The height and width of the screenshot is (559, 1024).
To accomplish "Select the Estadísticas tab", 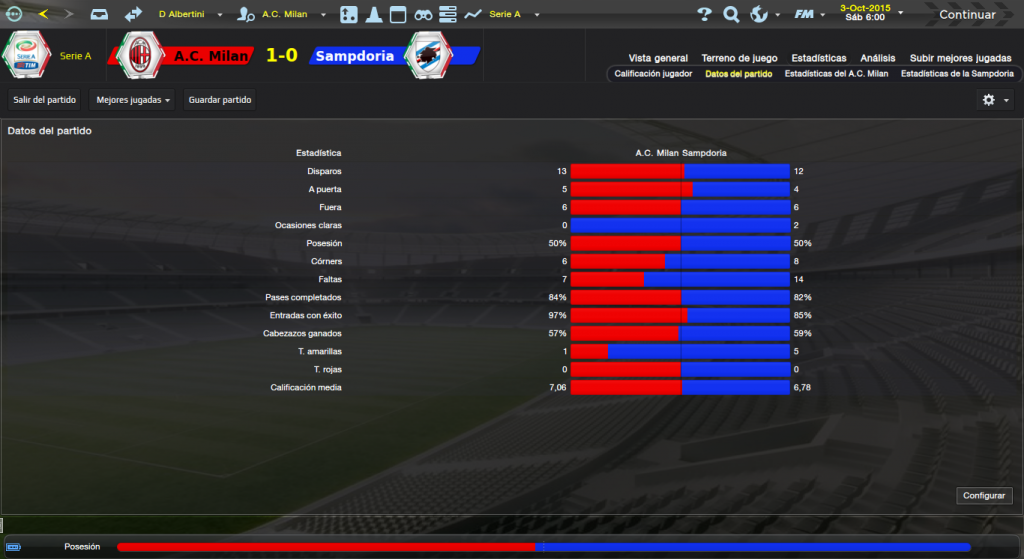I will [818, 58].
